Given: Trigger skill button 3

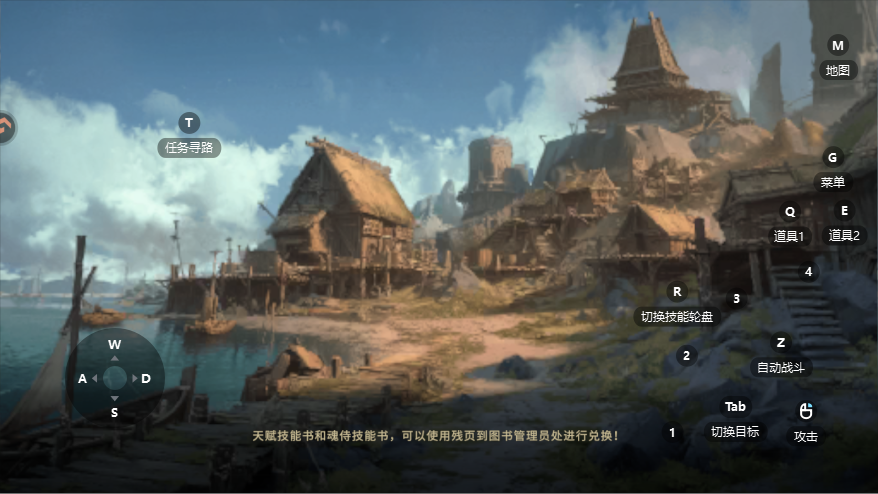Looking at the screenshot, I should pyautogui.click(x=737, y=299).
